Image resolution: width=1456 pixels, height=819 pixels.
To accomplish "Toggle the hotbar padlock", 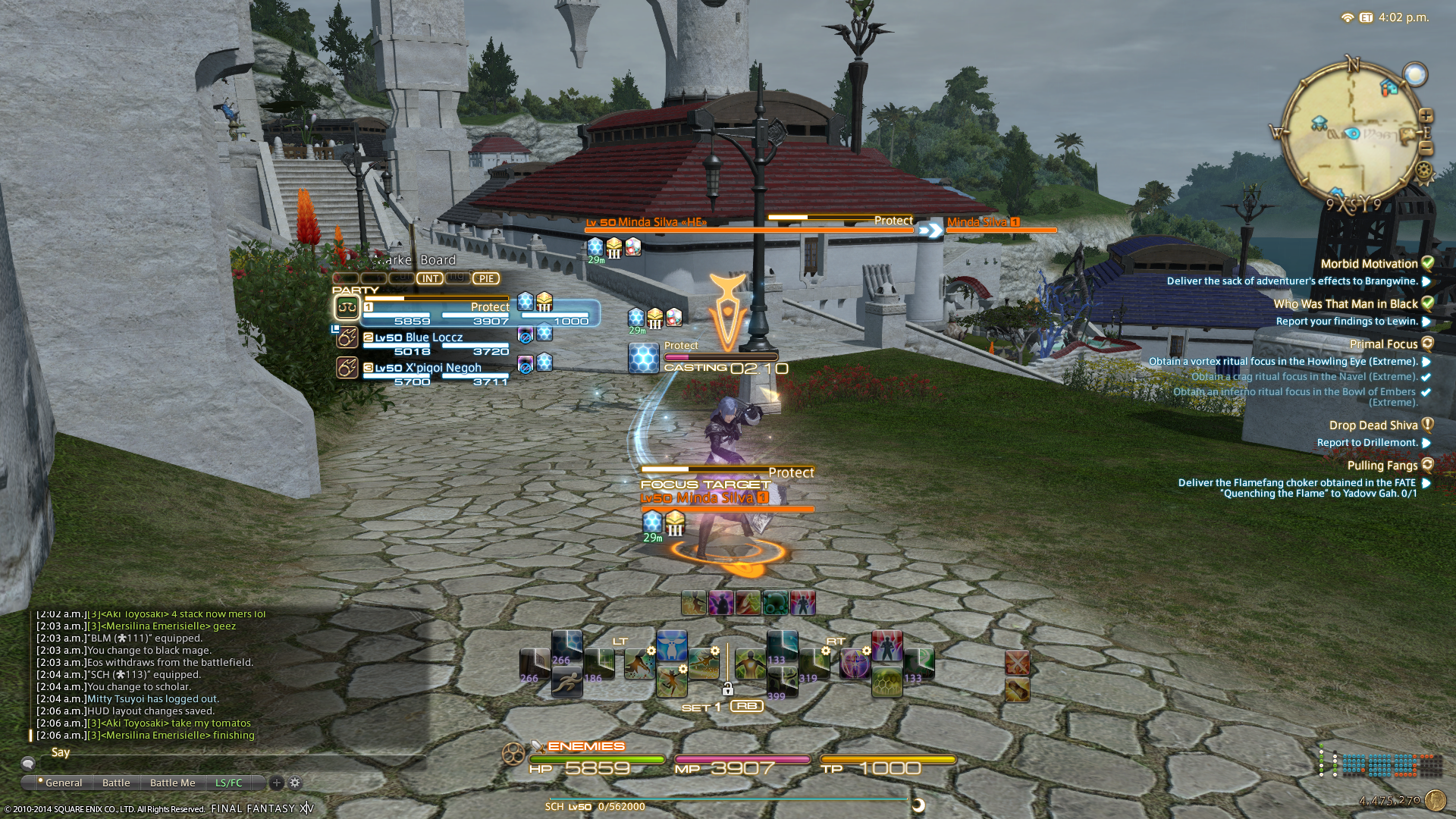I will tap(727, 689).
